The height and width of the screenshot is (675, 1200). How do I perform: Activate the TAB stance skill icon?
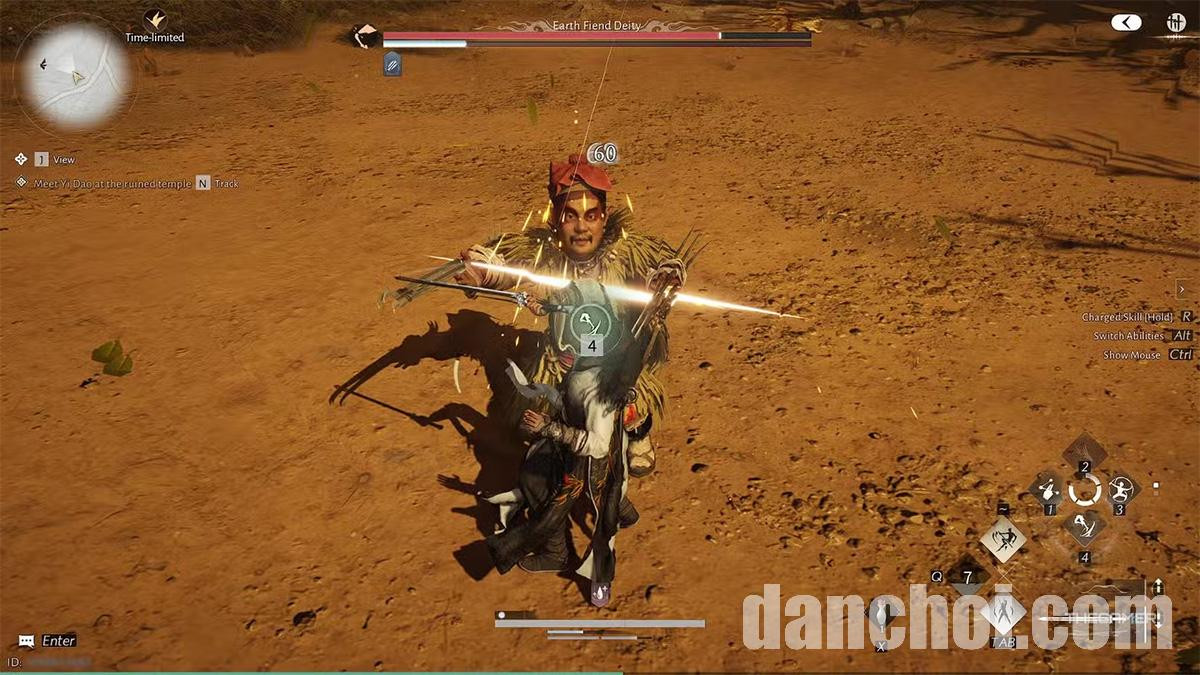coord(1002,612)
